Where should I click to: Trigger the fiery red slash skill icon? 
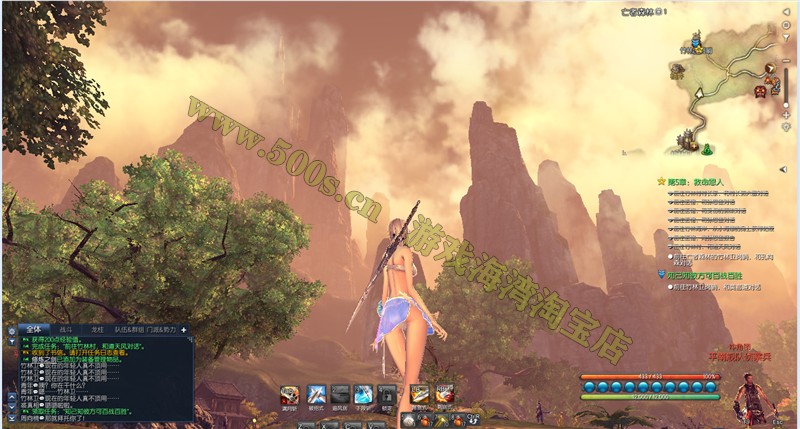pos(443,394)
